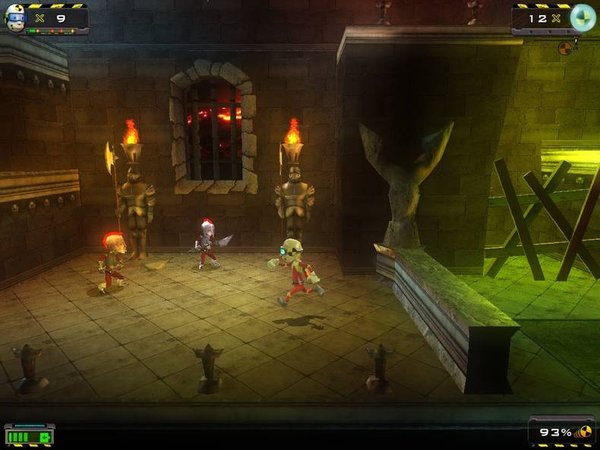Image resolution: width=600 pixels, height=450 pixels.
Task: Select the green orb collectible icon
Action: coord(582,17)
